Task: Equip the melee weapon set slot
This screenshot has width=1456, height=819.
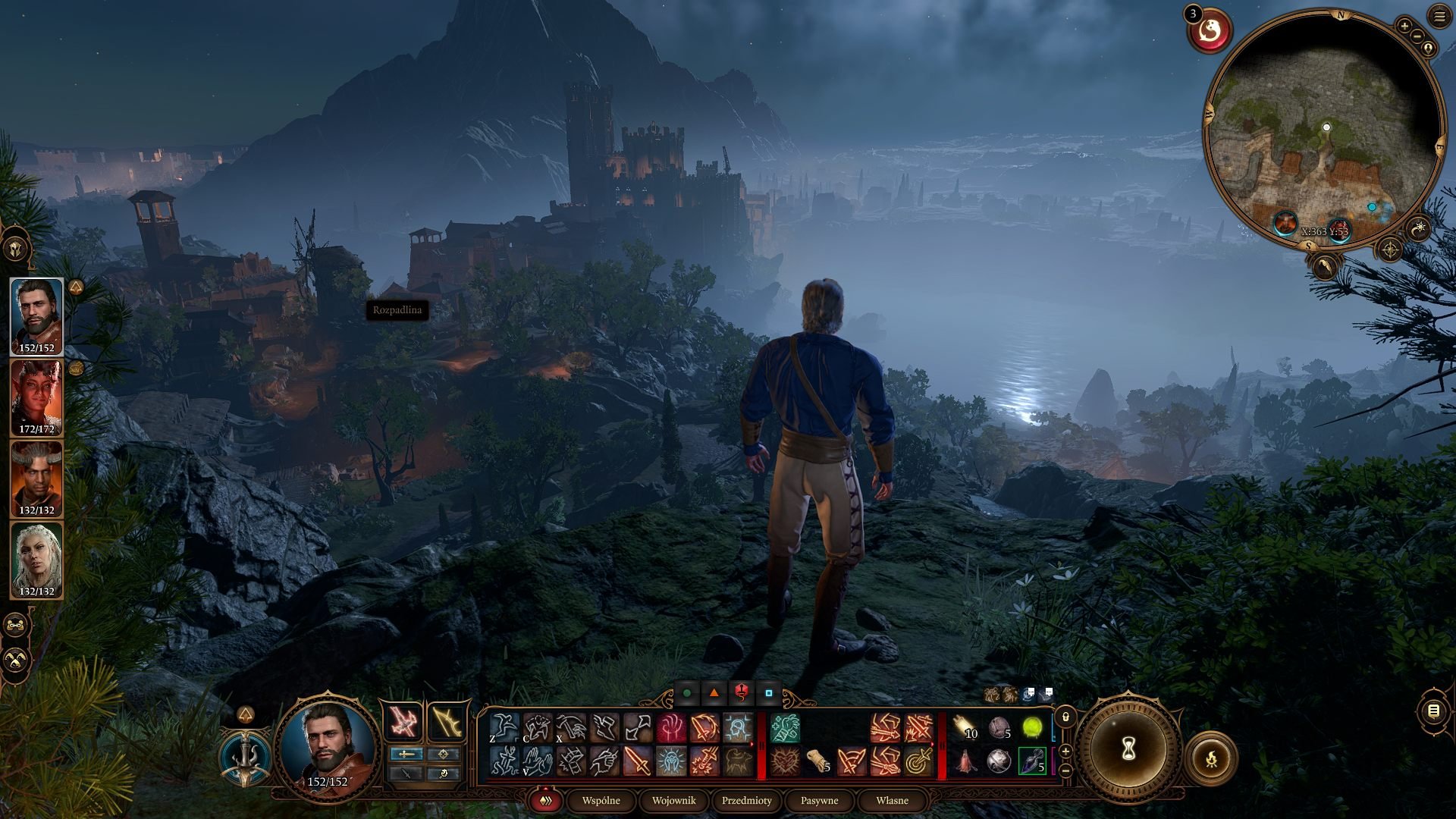Action: 406,722
